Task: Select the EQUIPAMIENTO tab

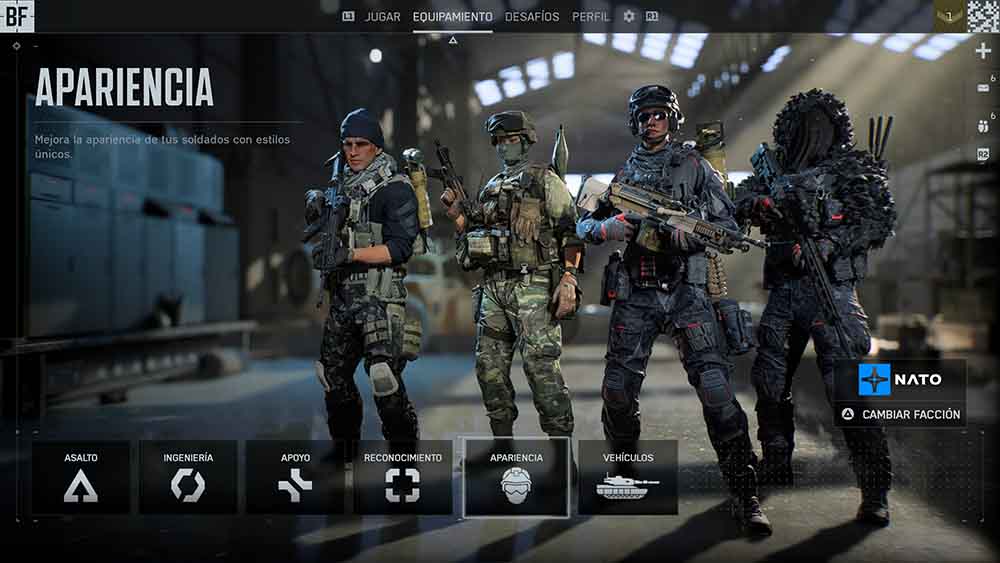Action: 452,17
